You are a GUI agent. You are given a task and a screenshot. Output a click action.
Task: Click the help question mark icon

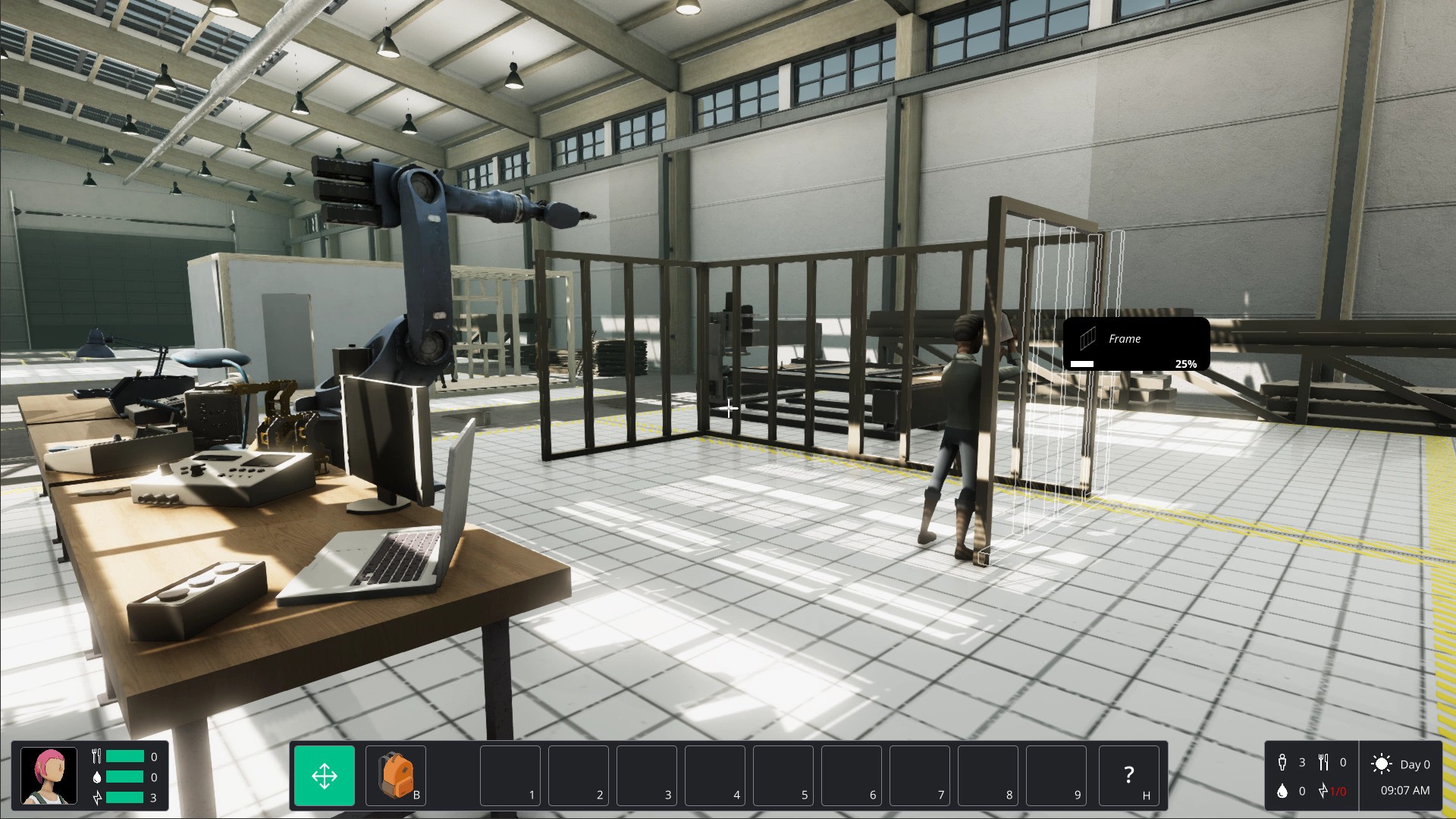point(1129,776)
